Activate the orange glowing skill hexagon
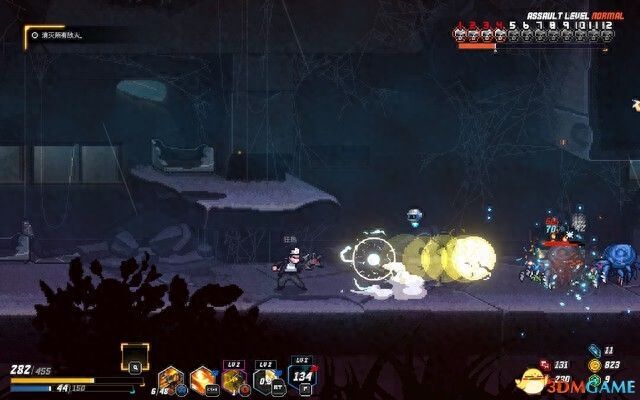Screen dimensions: 640x400 tap(203, 379)
